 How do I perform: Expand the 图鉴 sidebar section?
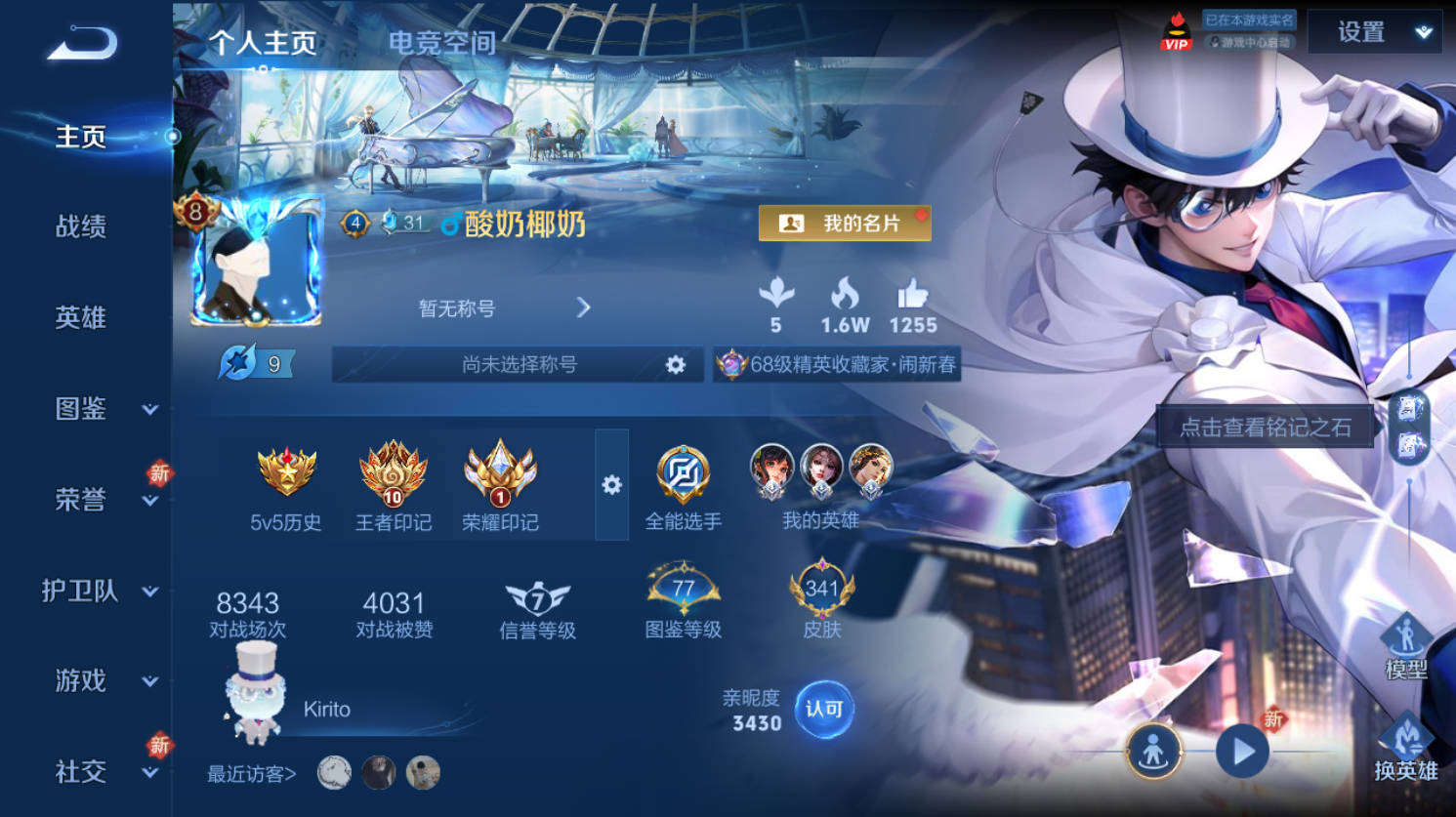click(x=98, y=409)
